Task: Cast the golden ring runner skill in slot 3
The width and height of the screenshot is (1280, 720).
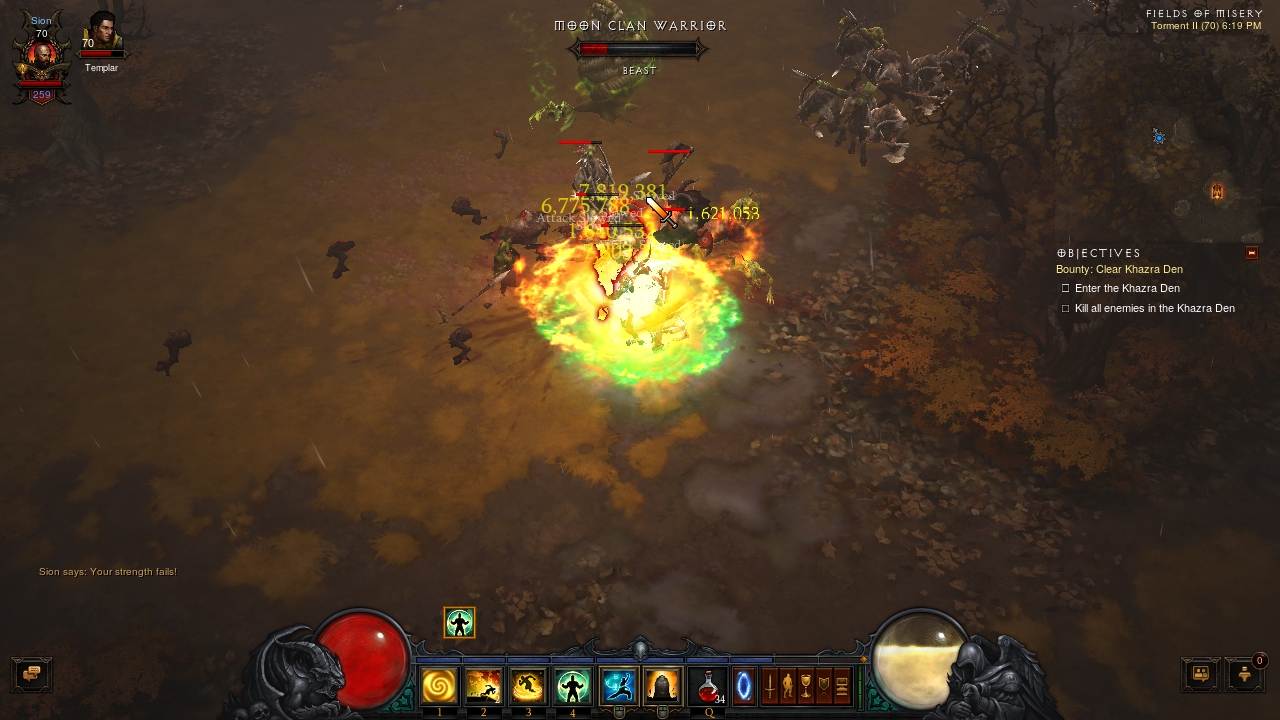Action: point(528,686)
